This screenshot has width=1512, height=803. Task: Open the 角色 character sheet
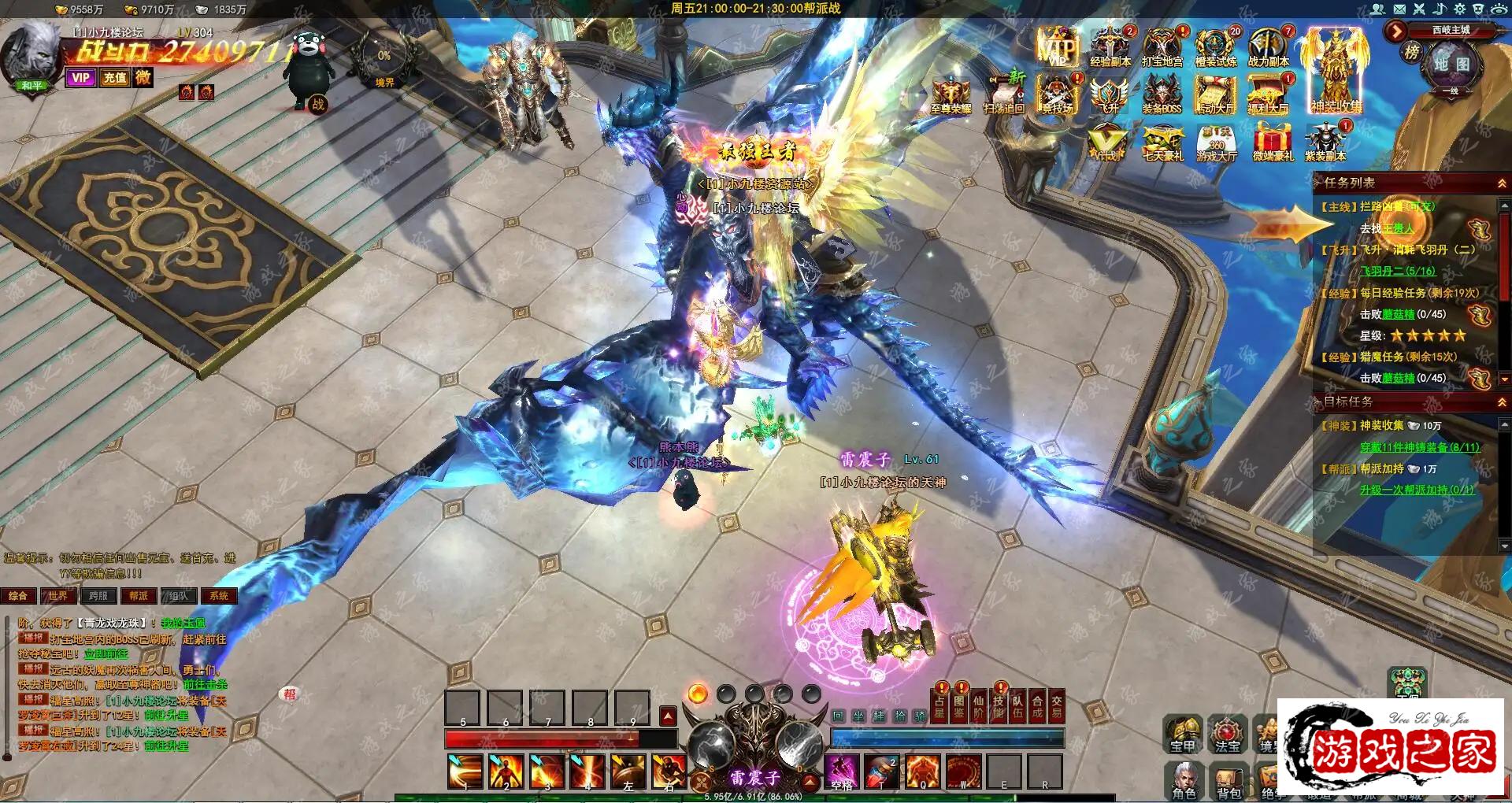(1184, 779)
